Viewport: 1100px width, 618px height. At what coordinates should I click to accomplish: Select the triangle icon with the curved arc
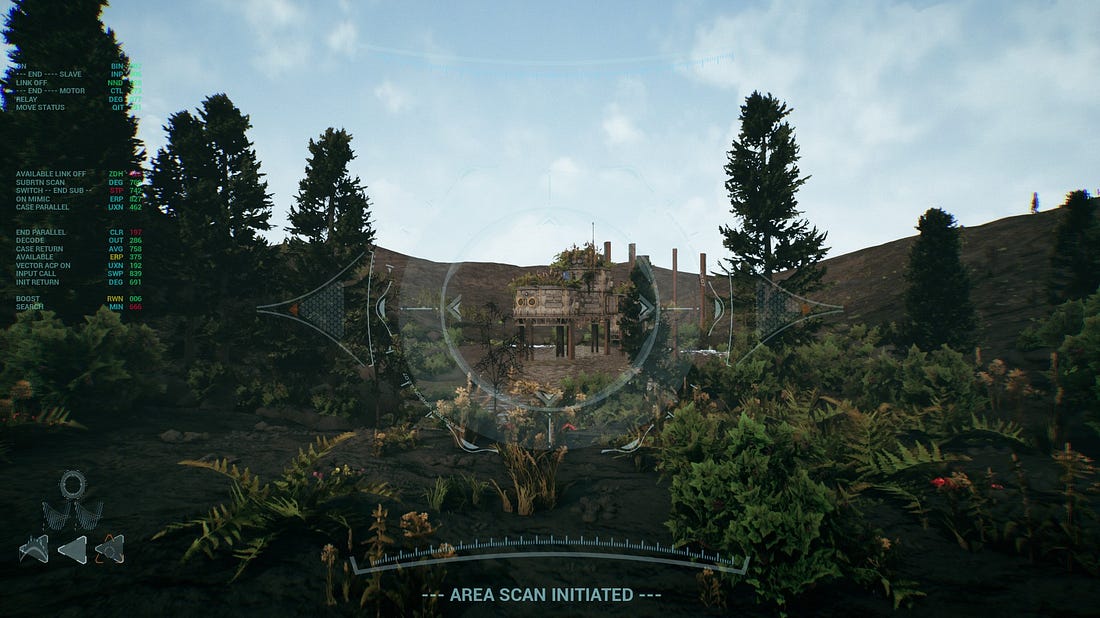coord(34,548)
